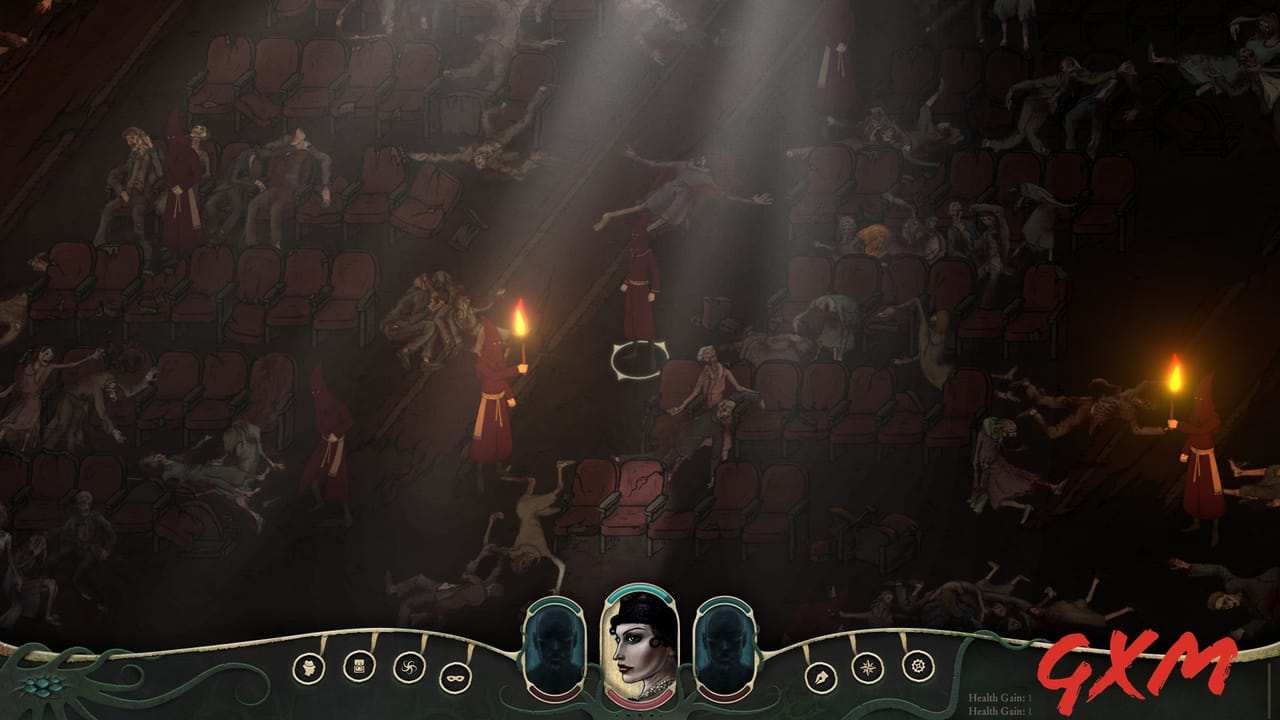1280x720 pixels.
Task: Open the settings gear icon
Action: (x=918, y=664)
